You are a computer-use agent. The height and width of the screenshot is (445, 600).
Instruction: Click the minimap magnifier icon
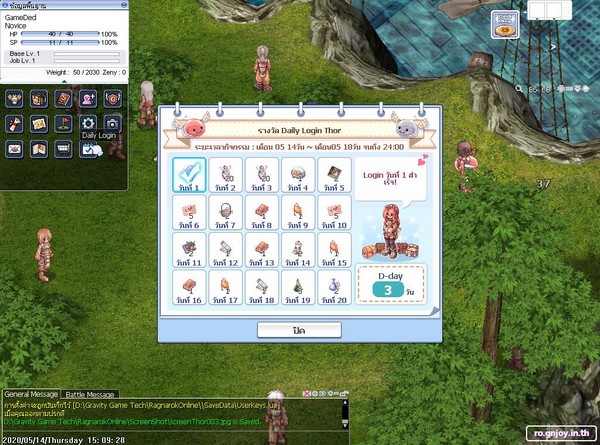point(520,89)
